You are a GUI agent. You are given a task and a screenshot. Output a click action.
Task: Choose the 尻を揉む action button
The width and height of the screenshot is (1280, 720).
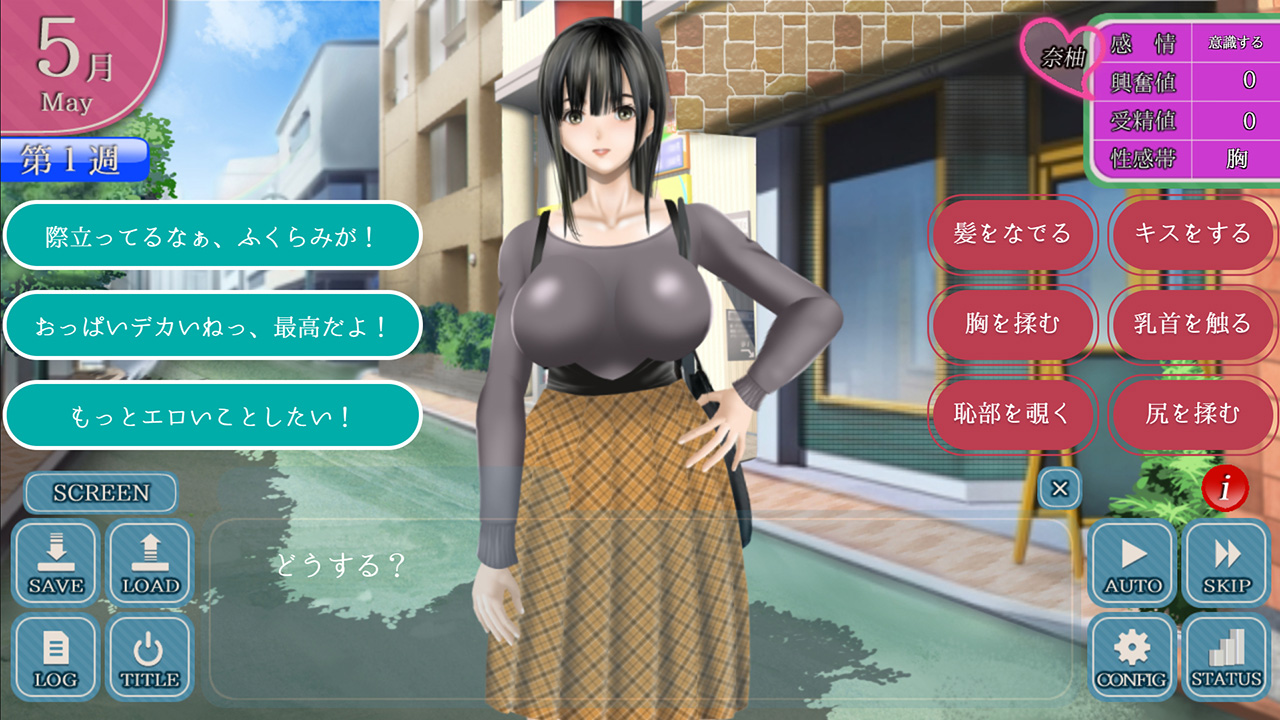[1193, 414]
